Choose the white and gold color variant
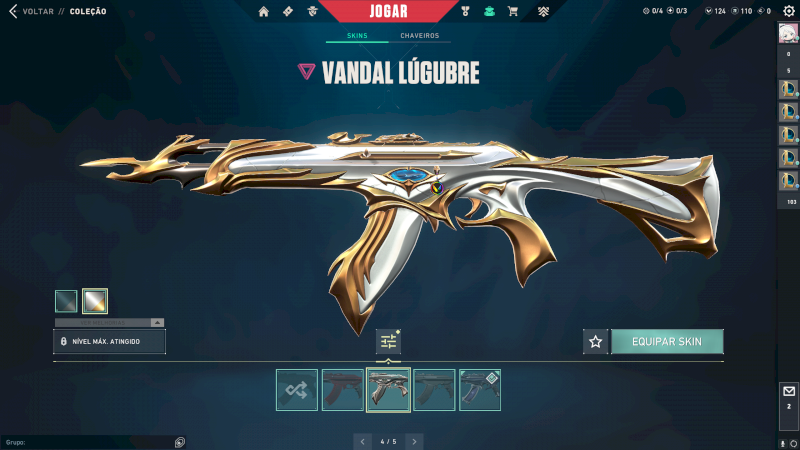The image size is (800, 450). (95, 300)
